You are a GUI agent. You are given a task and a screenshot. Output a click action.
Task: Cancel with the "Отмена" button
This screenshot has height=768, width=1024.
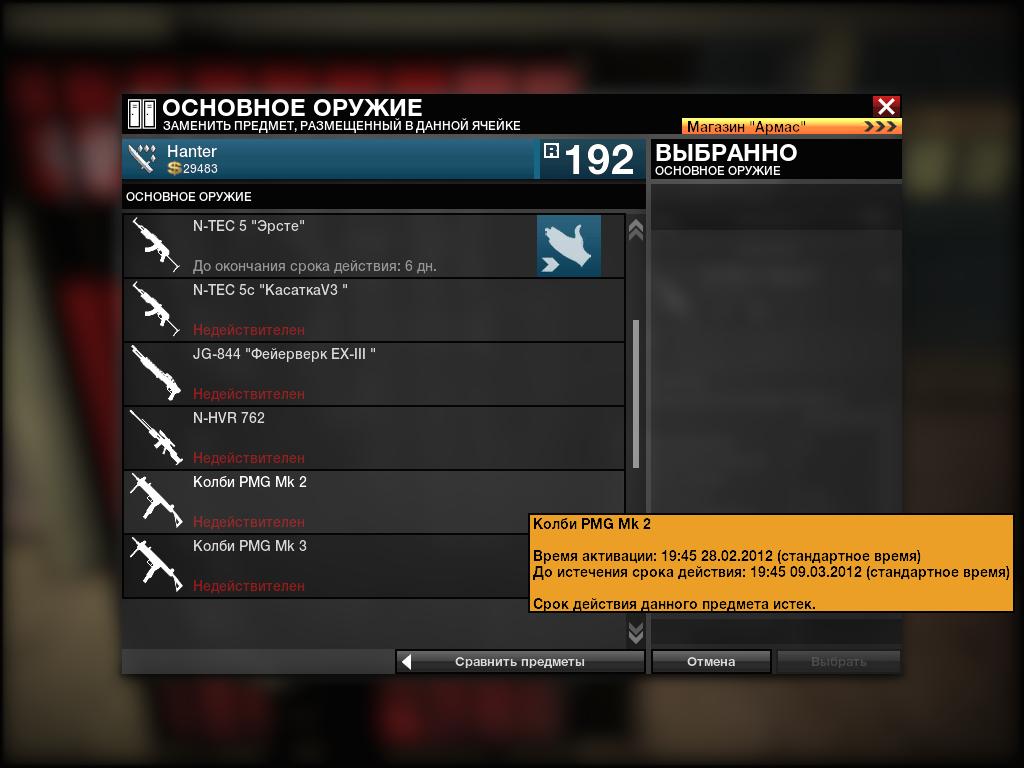point(711,661)
